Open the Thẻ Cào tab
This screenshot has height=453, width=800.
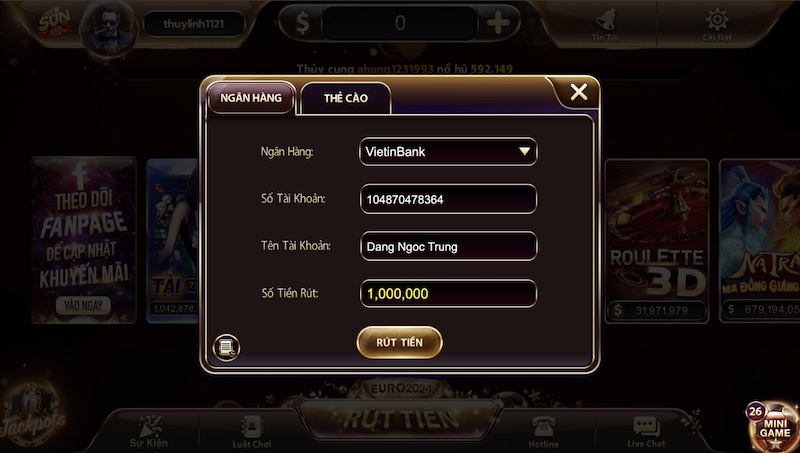[345, 98]
